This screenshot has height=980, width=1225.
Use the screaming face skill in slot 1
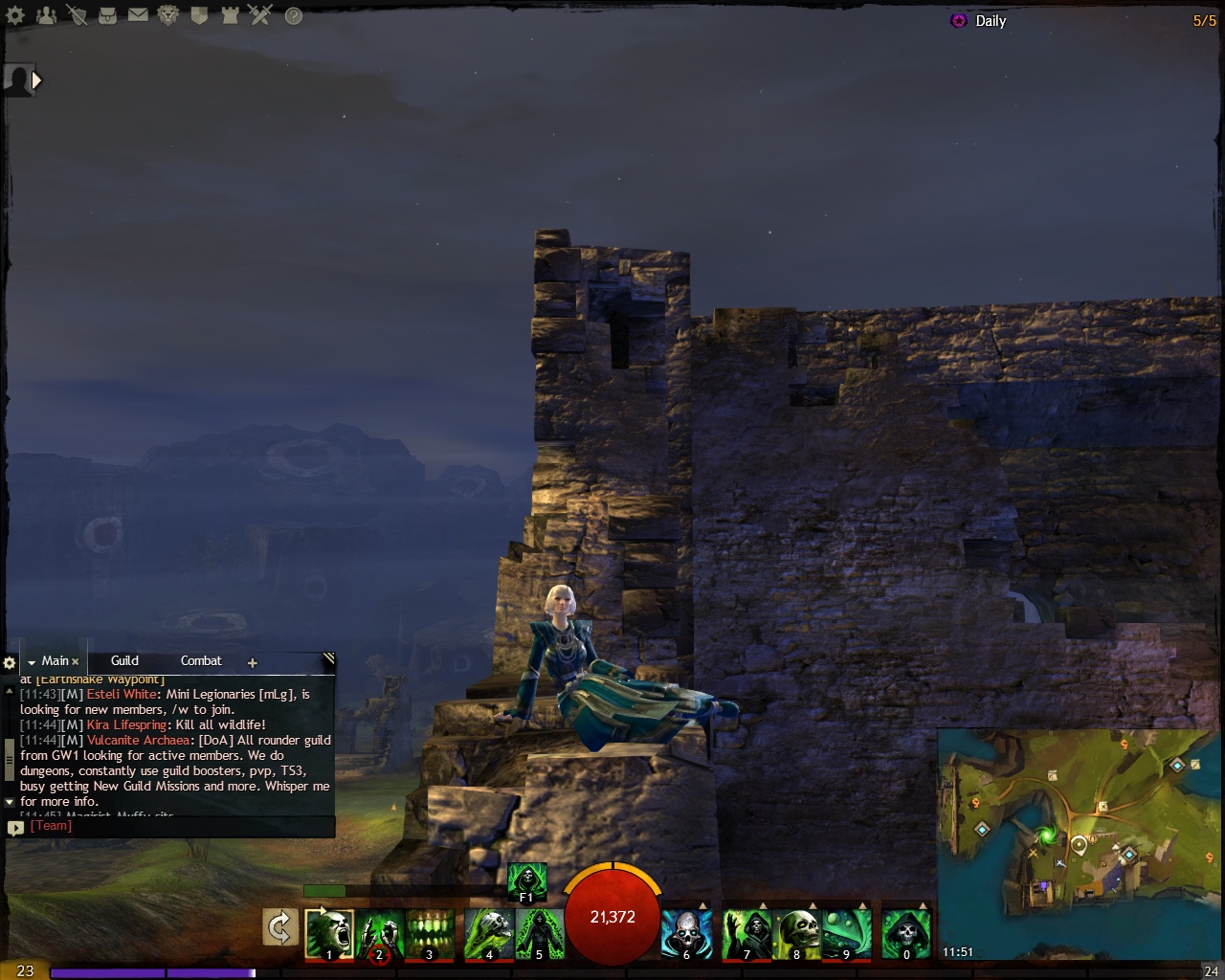(x=329, y=933)
